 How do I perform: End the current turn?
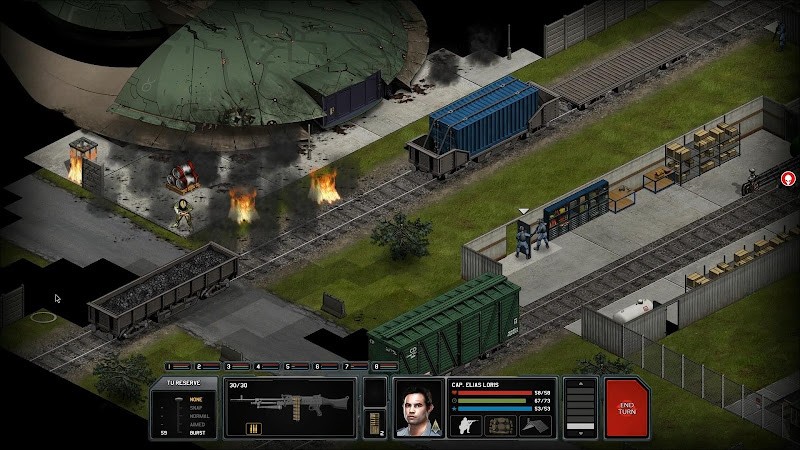click(626, 406)
